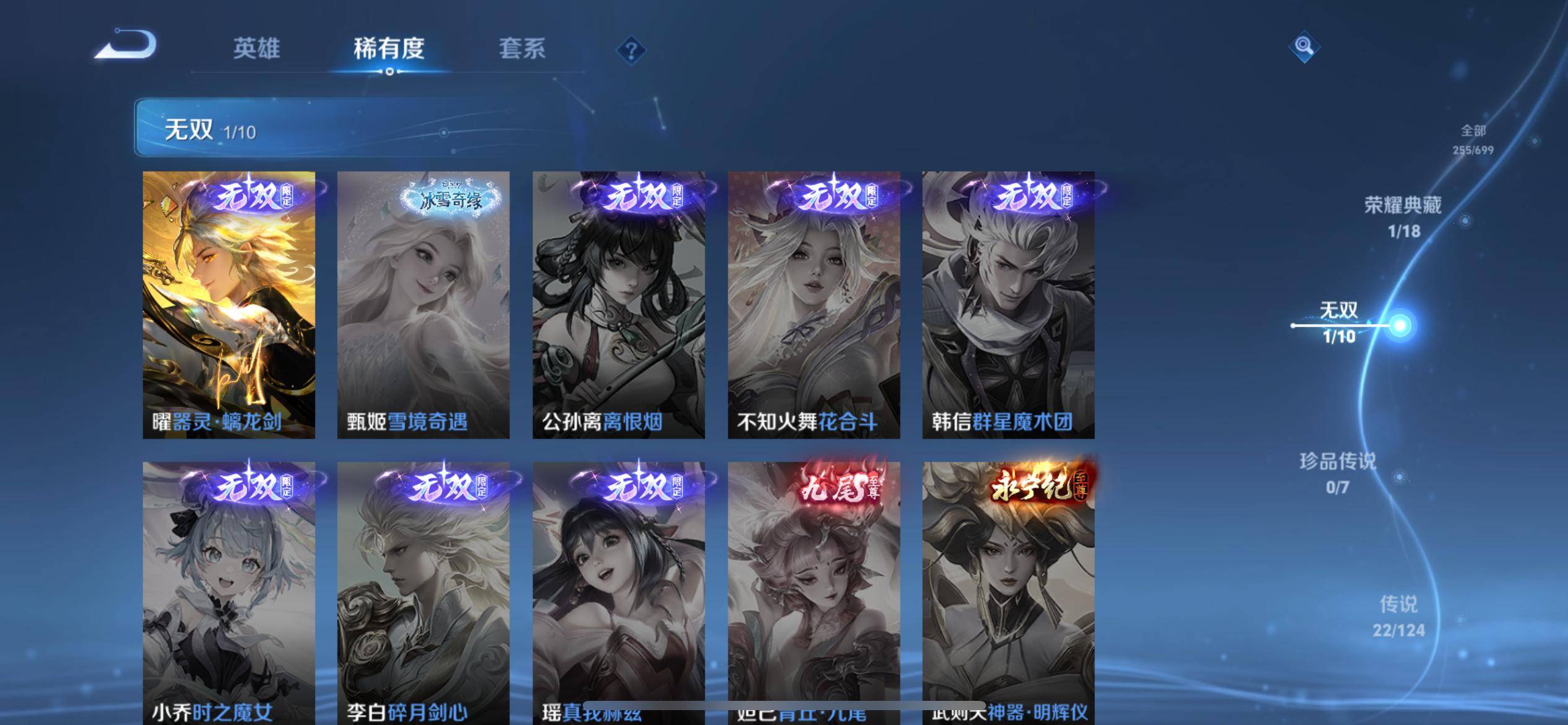Image resolution: width=1568 pixels, height=725 pixels.
Task: Open the 套系 tab
Action: coord(522,49)
